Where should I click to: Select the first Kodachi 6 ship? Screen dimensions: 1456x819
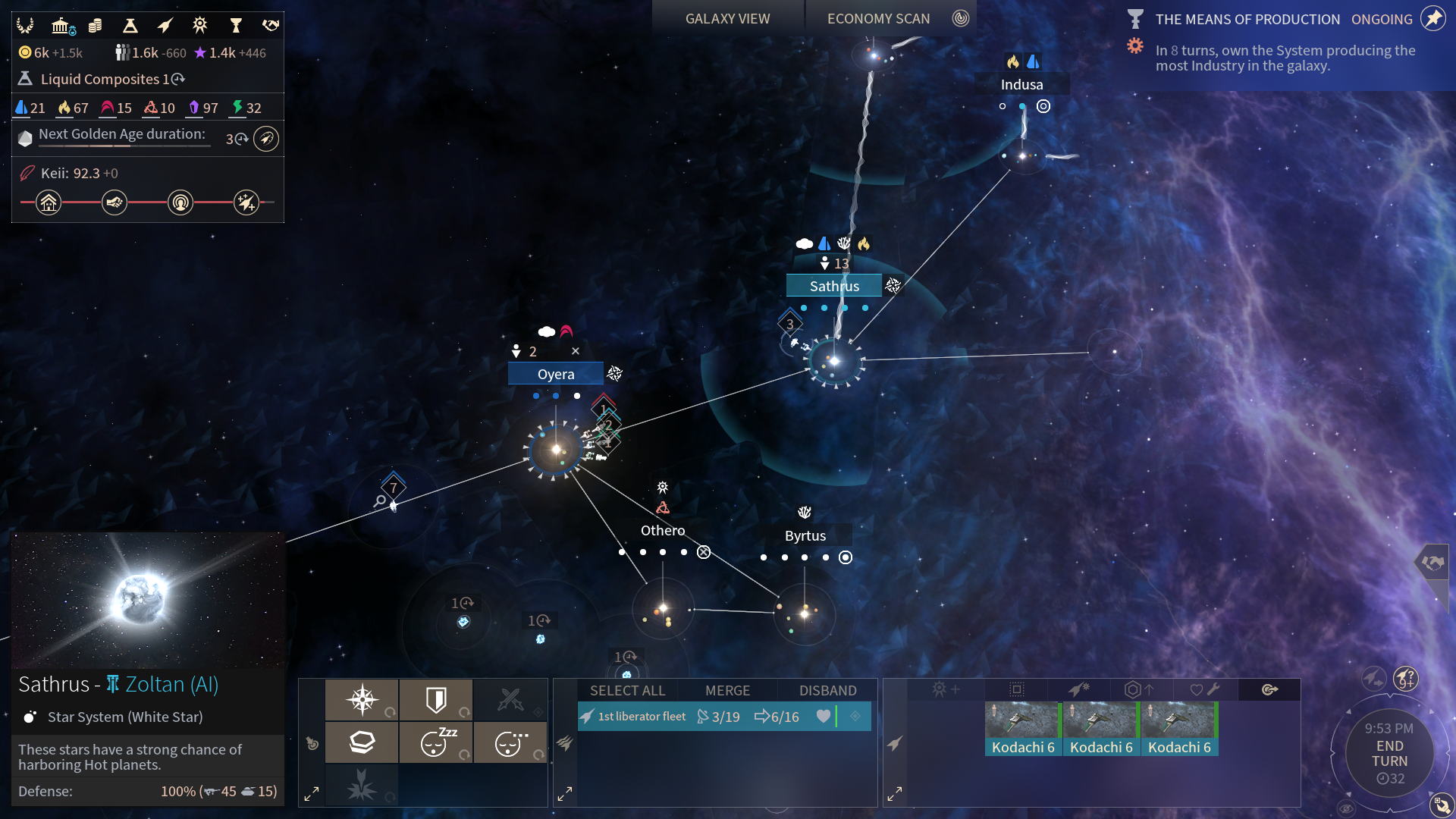pyautogui.click(x=1023, y=729)
